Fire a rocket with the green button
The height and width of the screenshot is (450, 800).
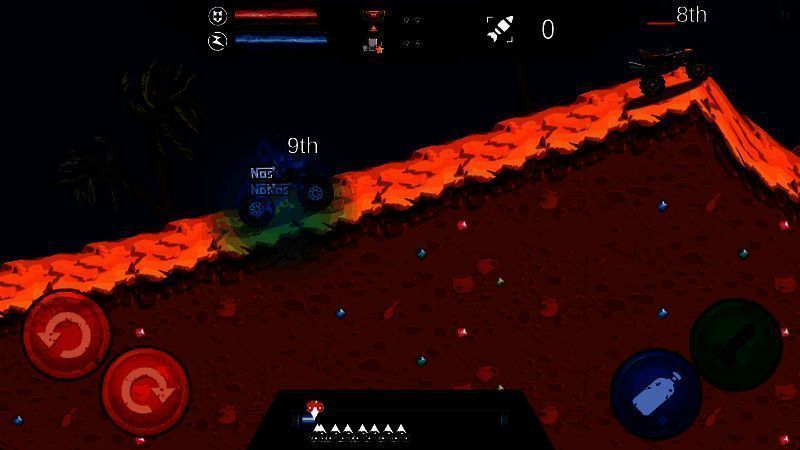(x=736, y=343)
